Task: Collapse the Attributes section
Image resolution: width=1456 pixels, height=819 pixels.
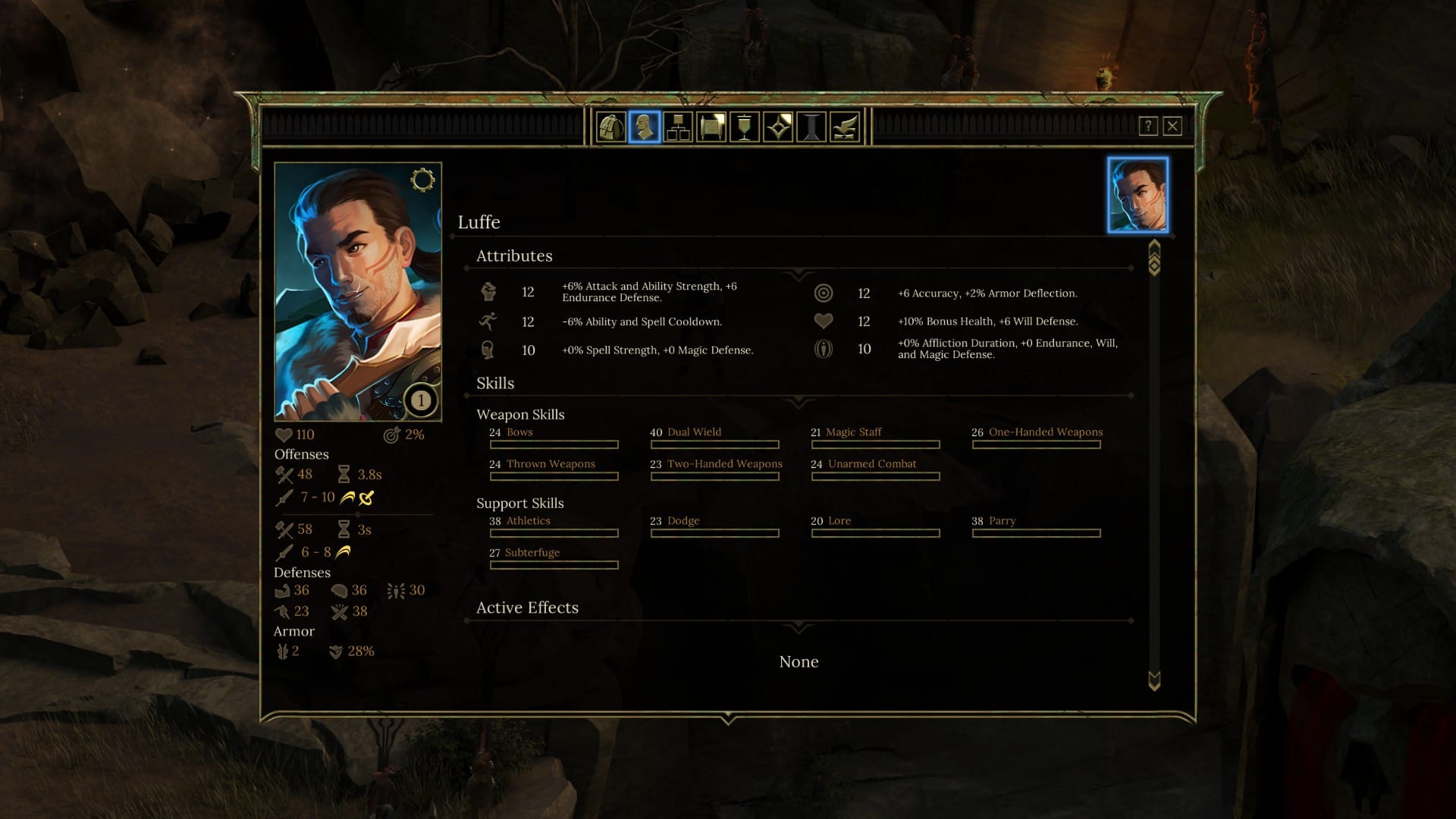Action: coord(799,273)
